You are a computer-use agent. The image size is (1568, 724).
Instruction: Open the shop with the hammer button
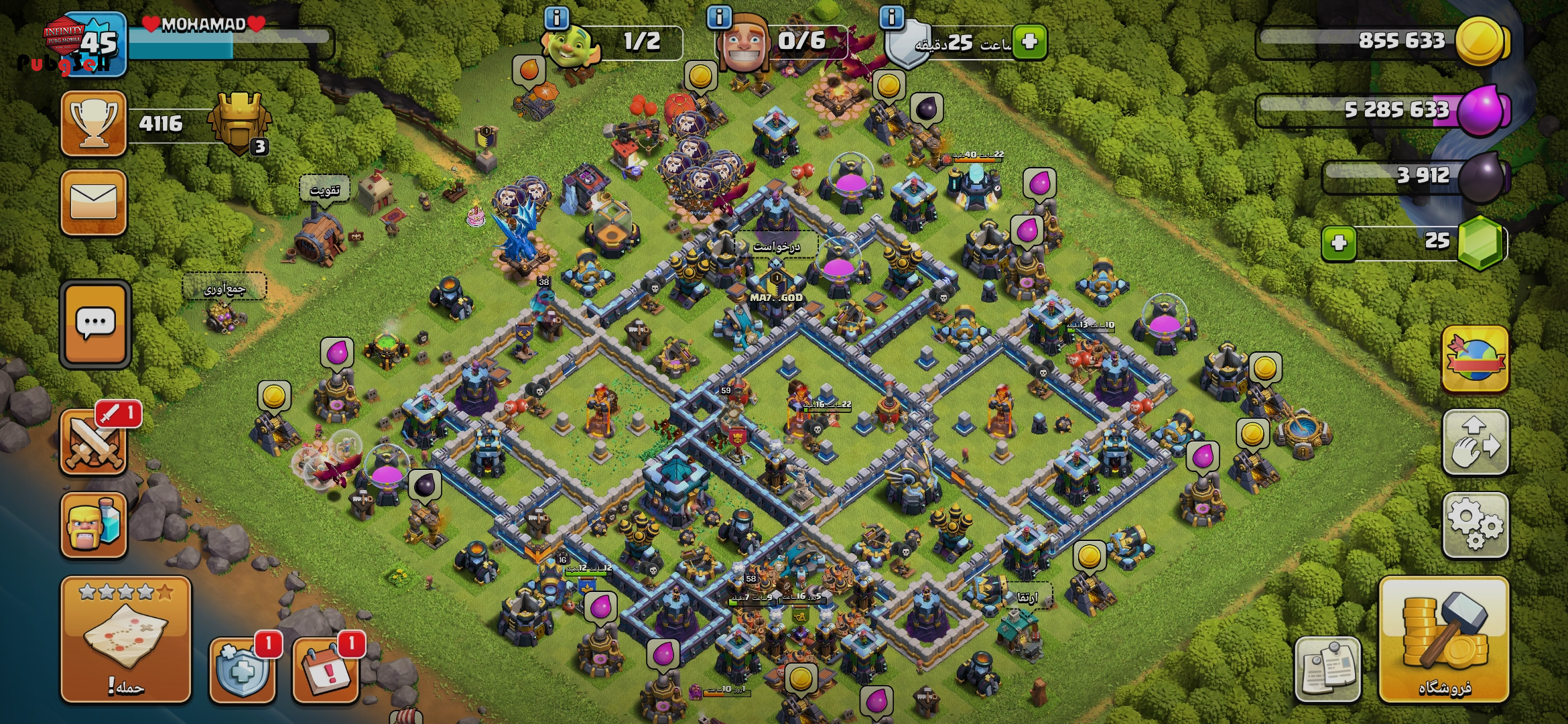pyautogui.click(x=1444, y=640)
